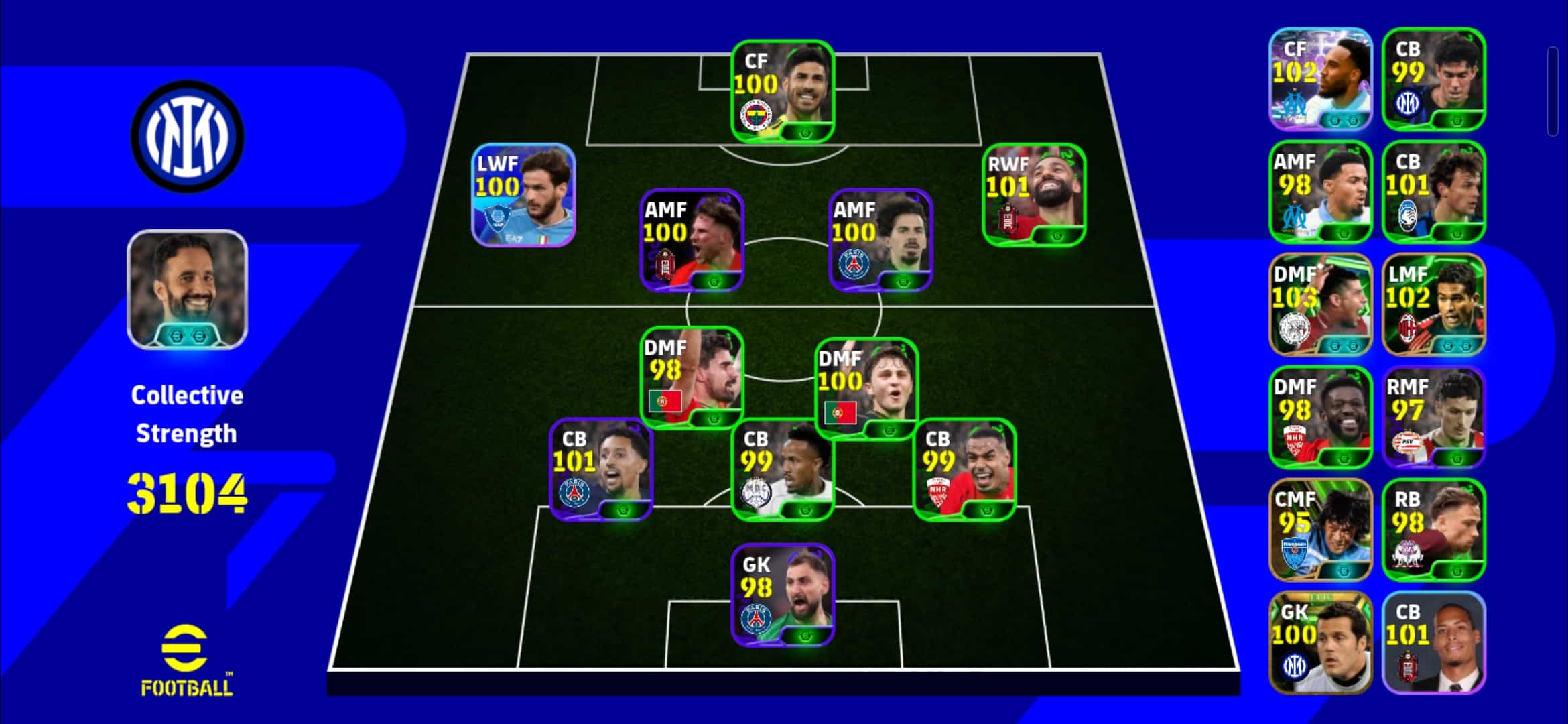This screenshot has height=724, width=1568.
Task: Select the substitute AMF 98 card
Action: (1320, 192)
